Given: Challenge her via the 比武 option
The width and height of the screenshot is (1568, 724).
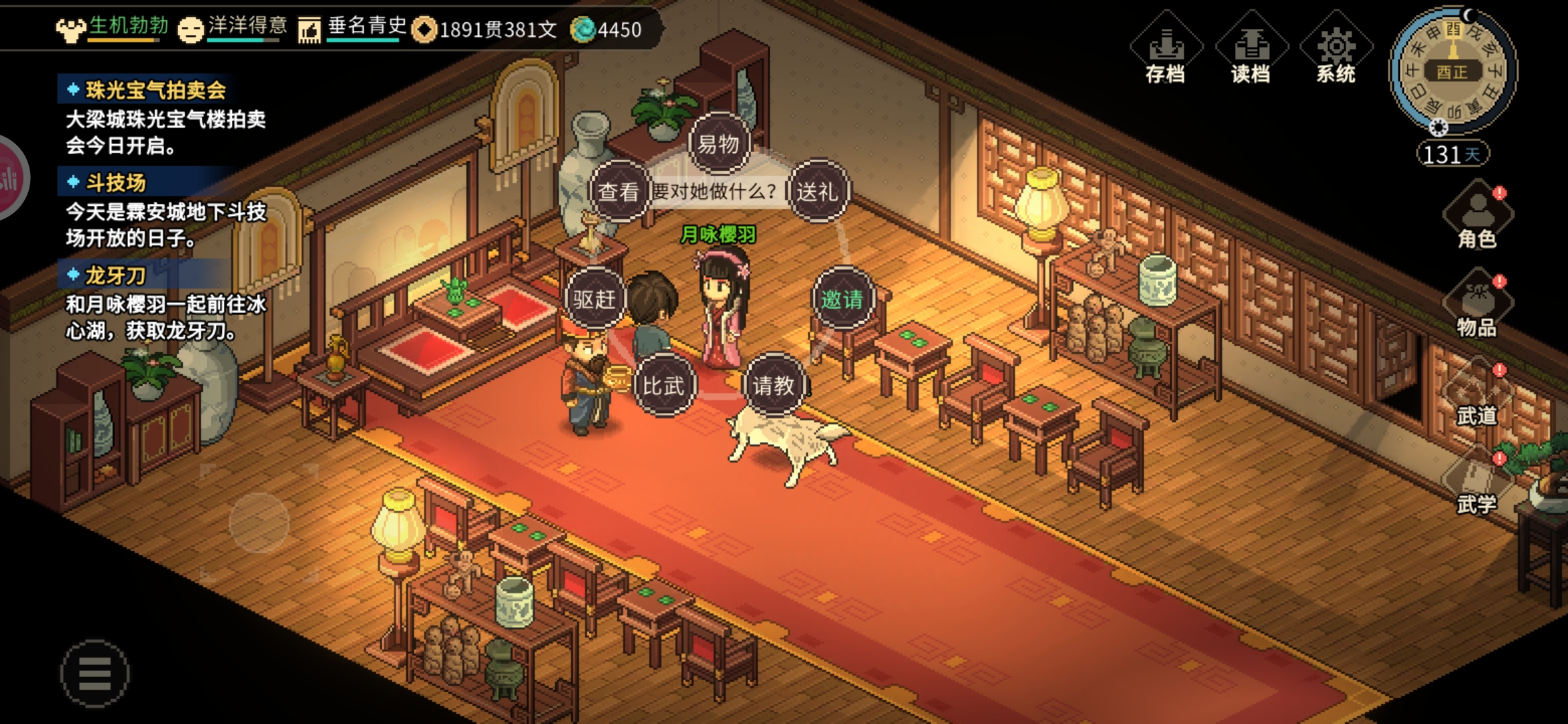Looking at the screenshot, I should click(663, 385).
